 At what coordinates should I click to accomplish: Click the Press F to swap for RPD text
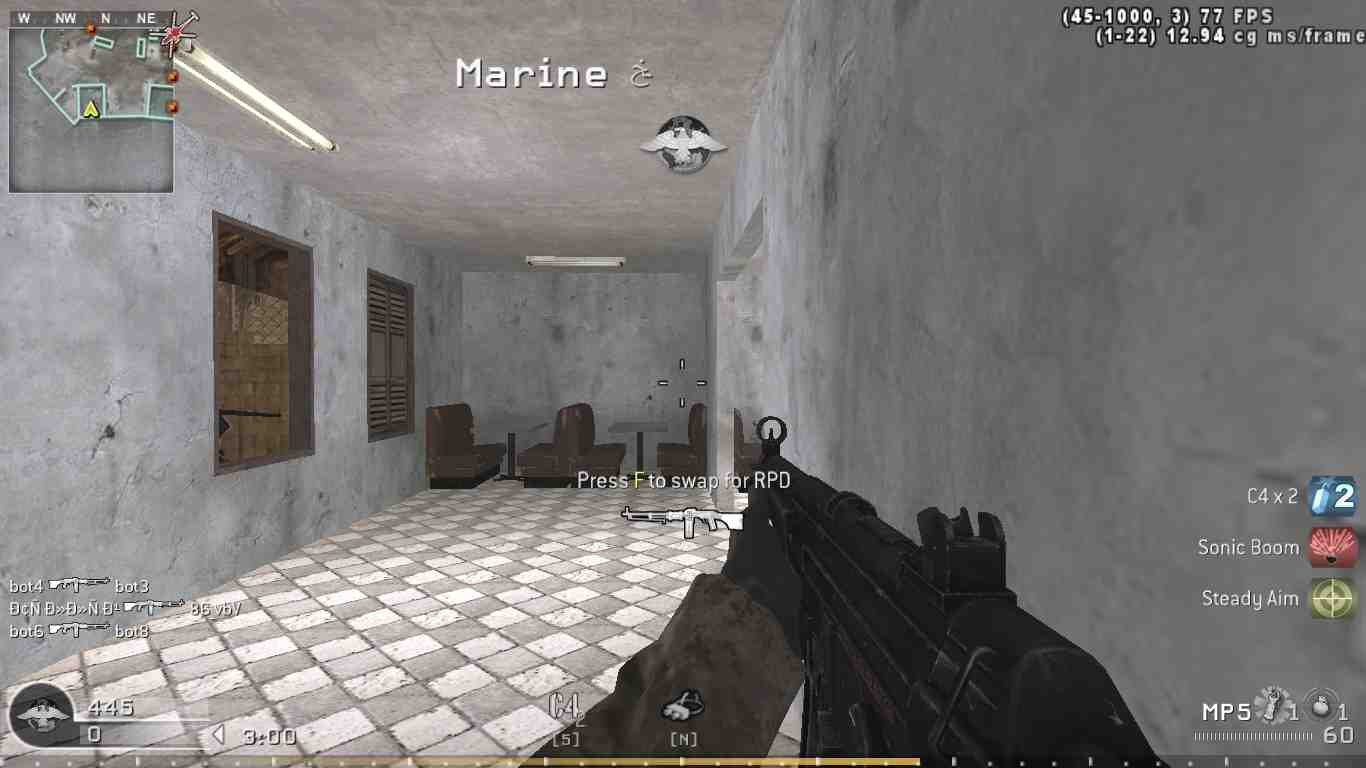point(686,480)
